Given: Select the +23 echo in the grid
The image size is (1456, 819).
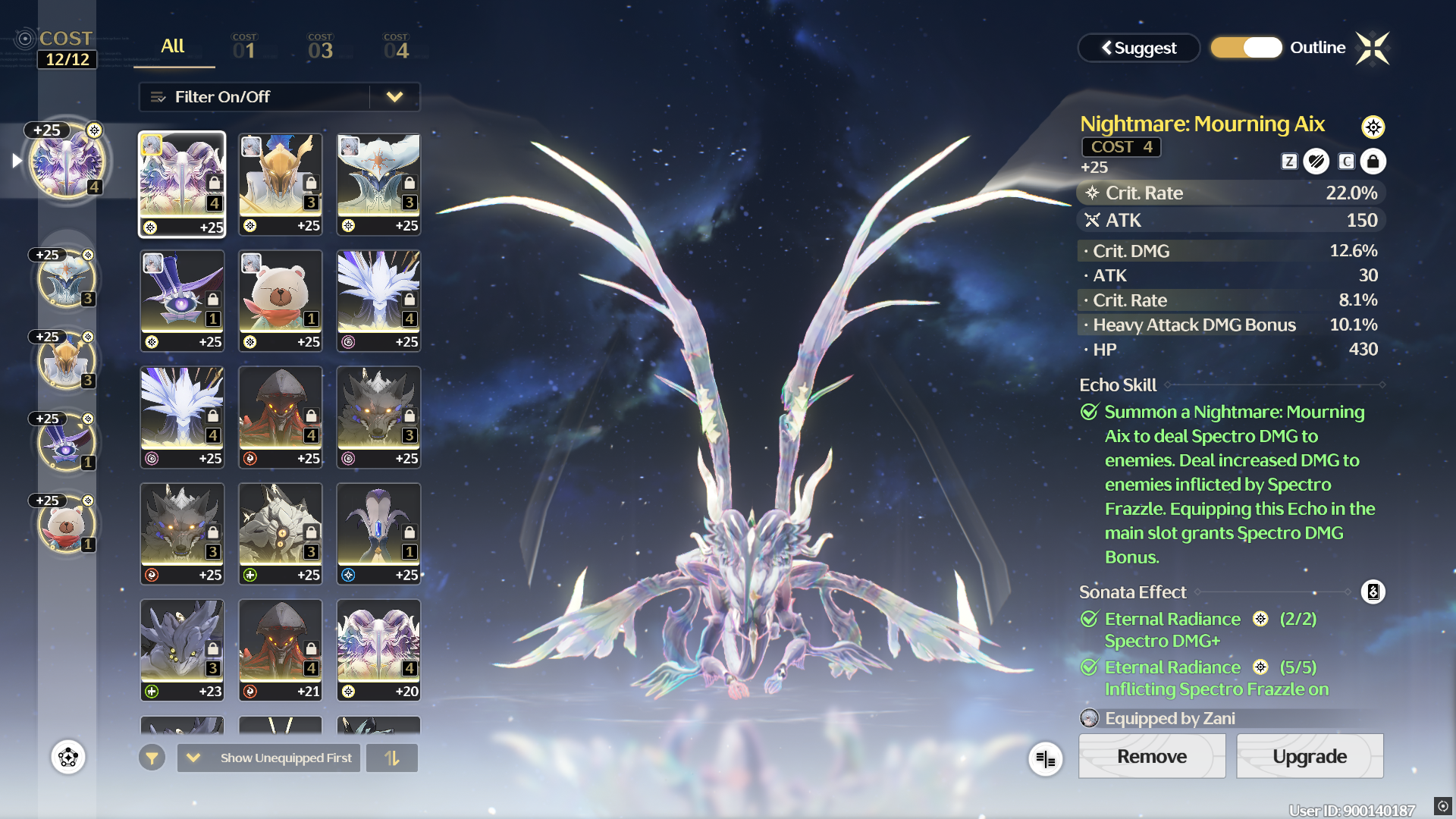Looking at the screenshot, I should [x=182, y=650].
